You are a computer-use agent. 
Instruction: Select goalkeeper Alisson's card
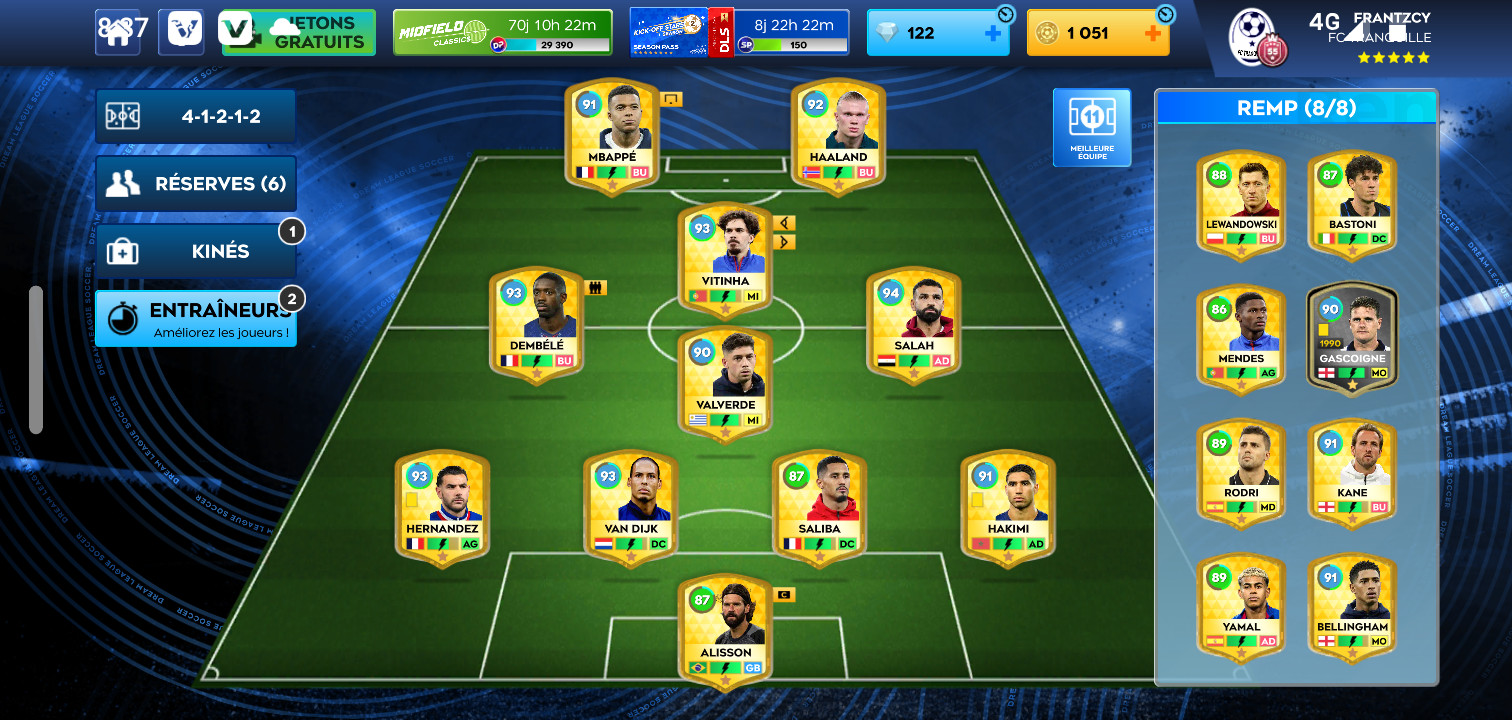click(x=725, y=631)
